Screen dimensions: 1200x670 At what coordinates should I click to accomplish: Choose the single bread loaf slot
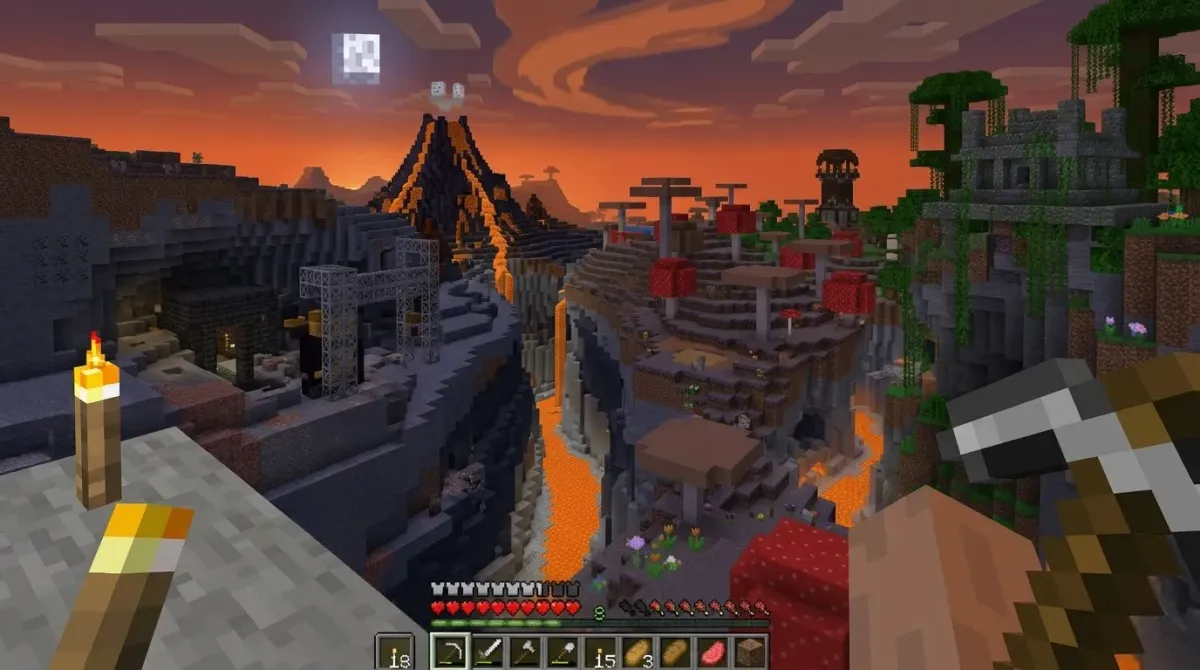pos(674,652)
